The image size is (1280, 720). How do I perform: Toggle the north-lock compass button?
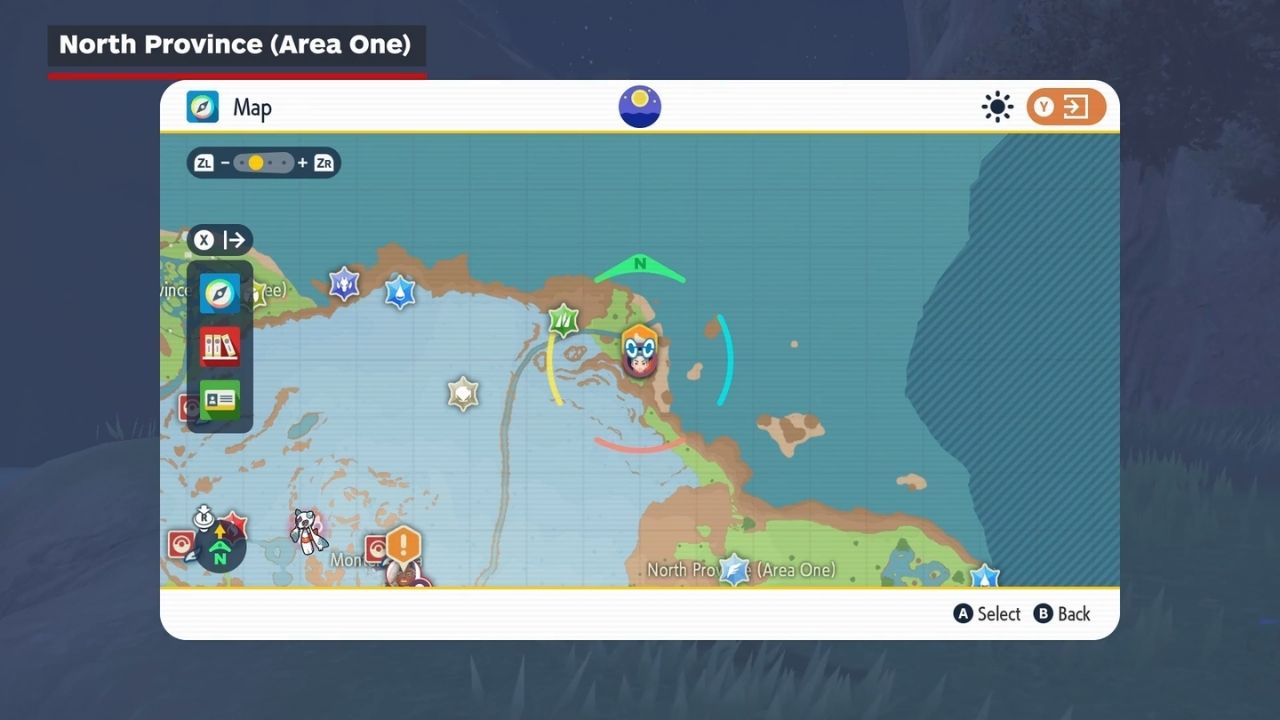coord(220,547)
